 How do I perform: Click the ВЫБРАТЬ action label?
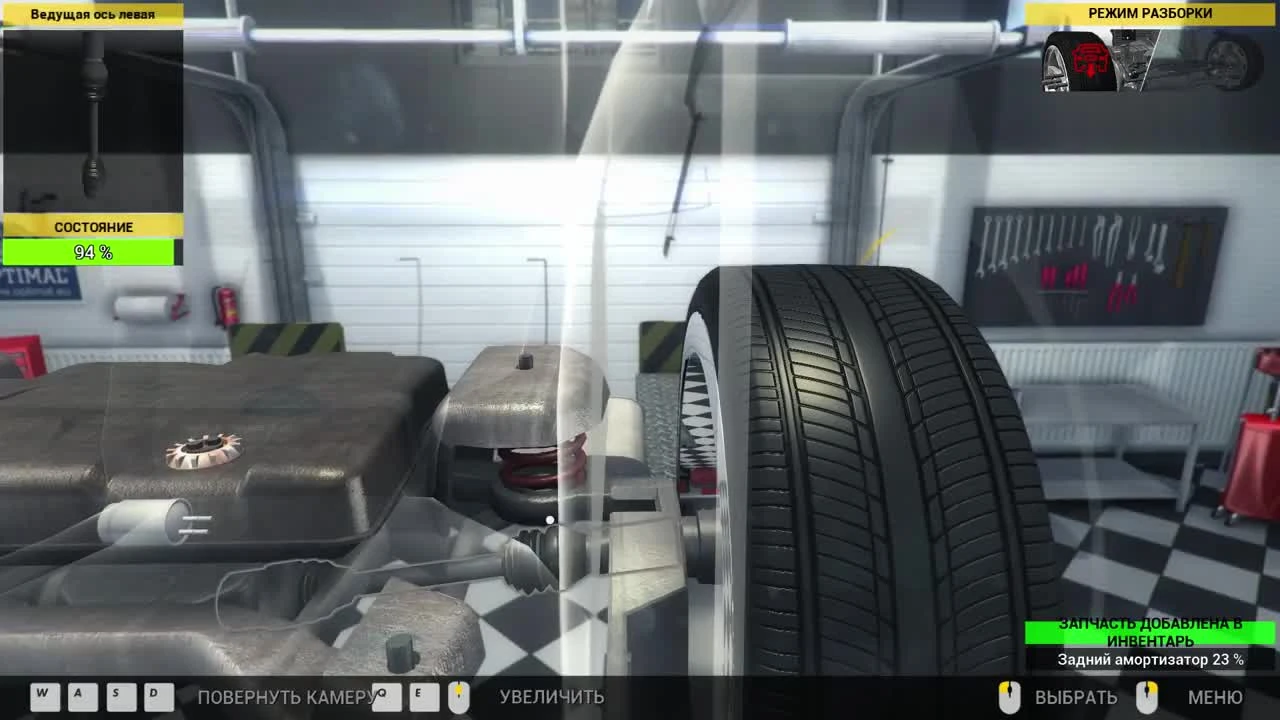coord(1077,698)
